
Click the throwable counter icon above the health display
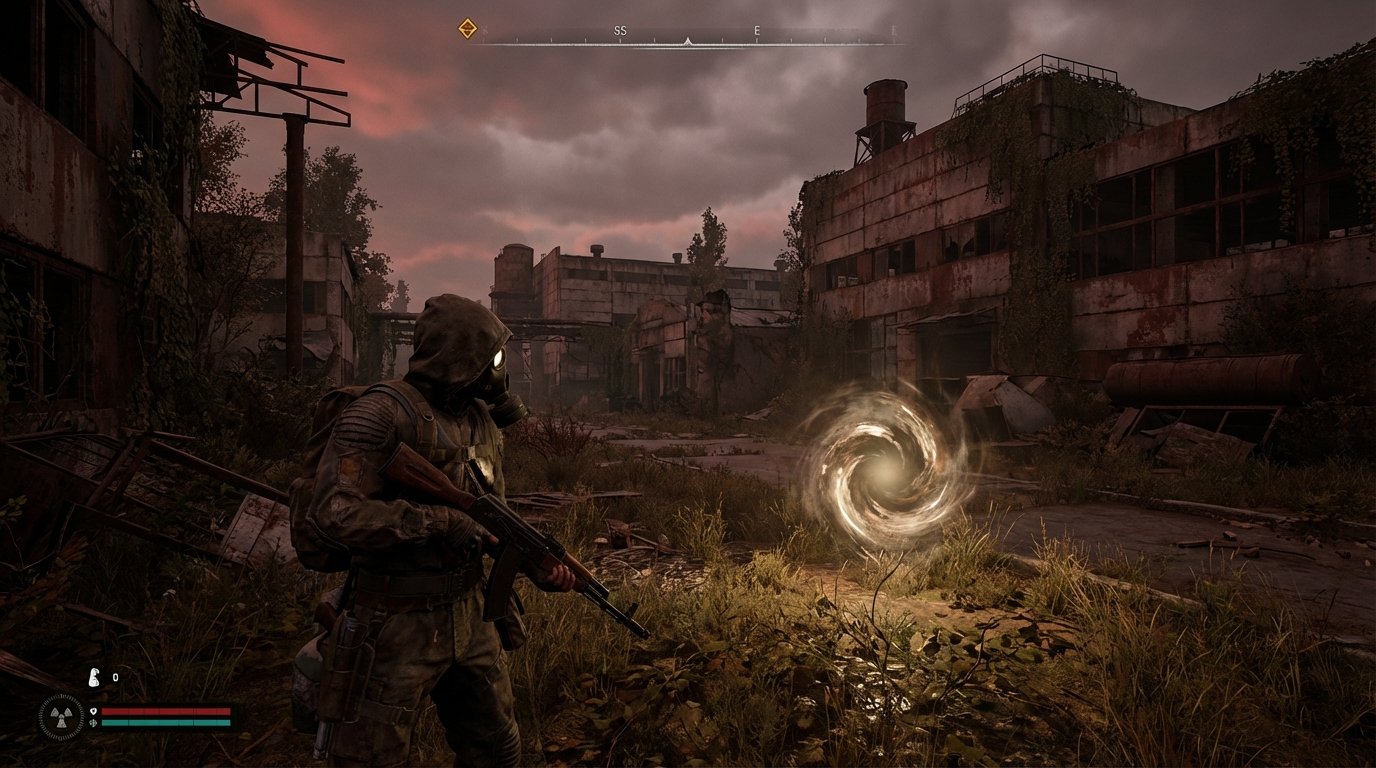pos(94,678)
